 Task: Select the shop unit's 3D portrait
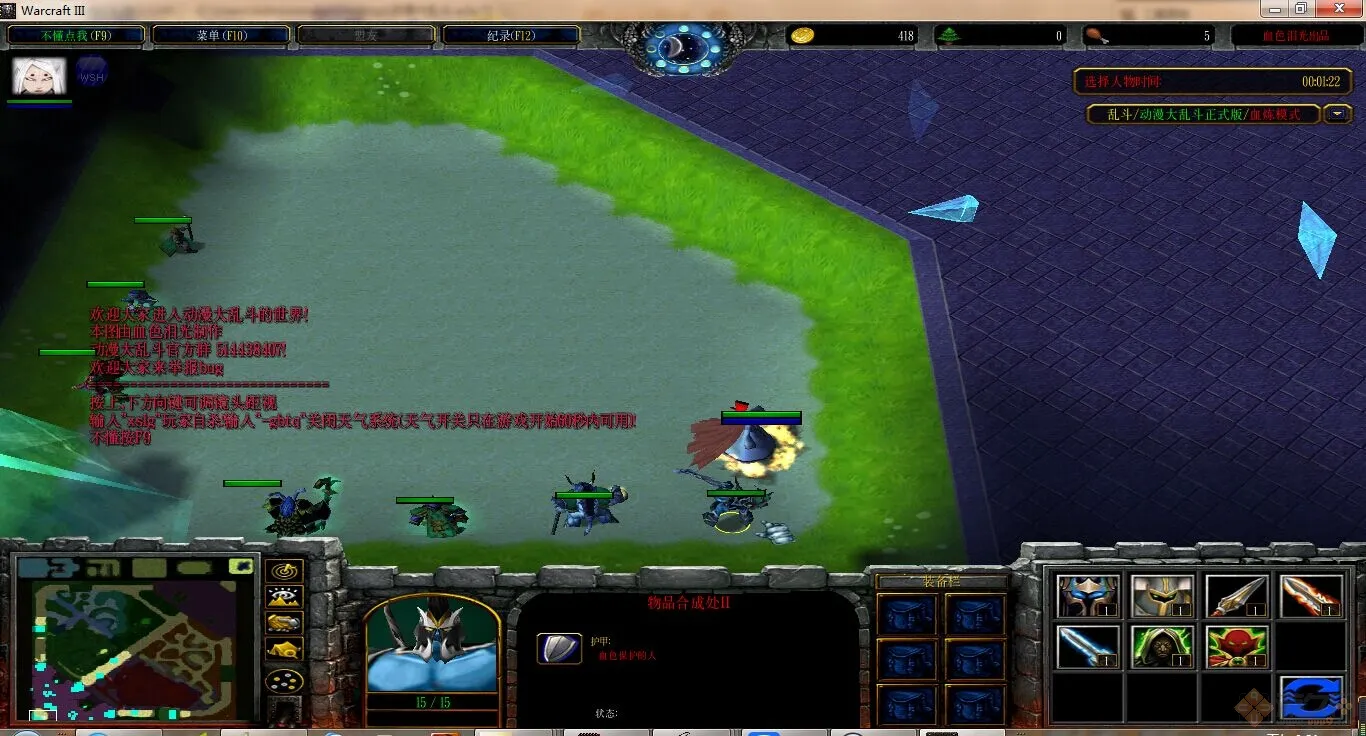(x=432, y=645)
